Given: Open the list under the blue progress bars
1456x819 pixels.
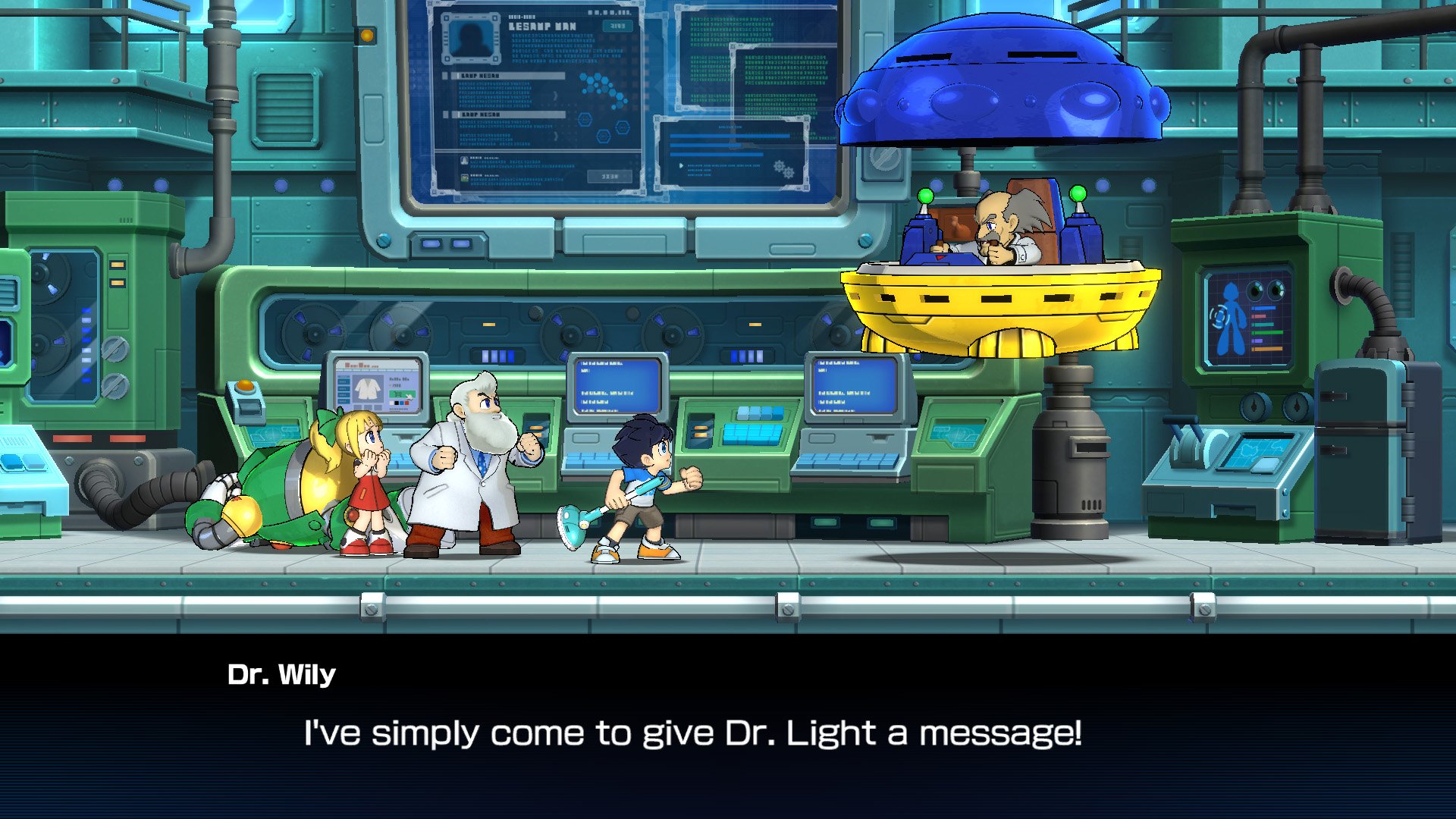Looking at the screenshot, I should tap(721, 170).
